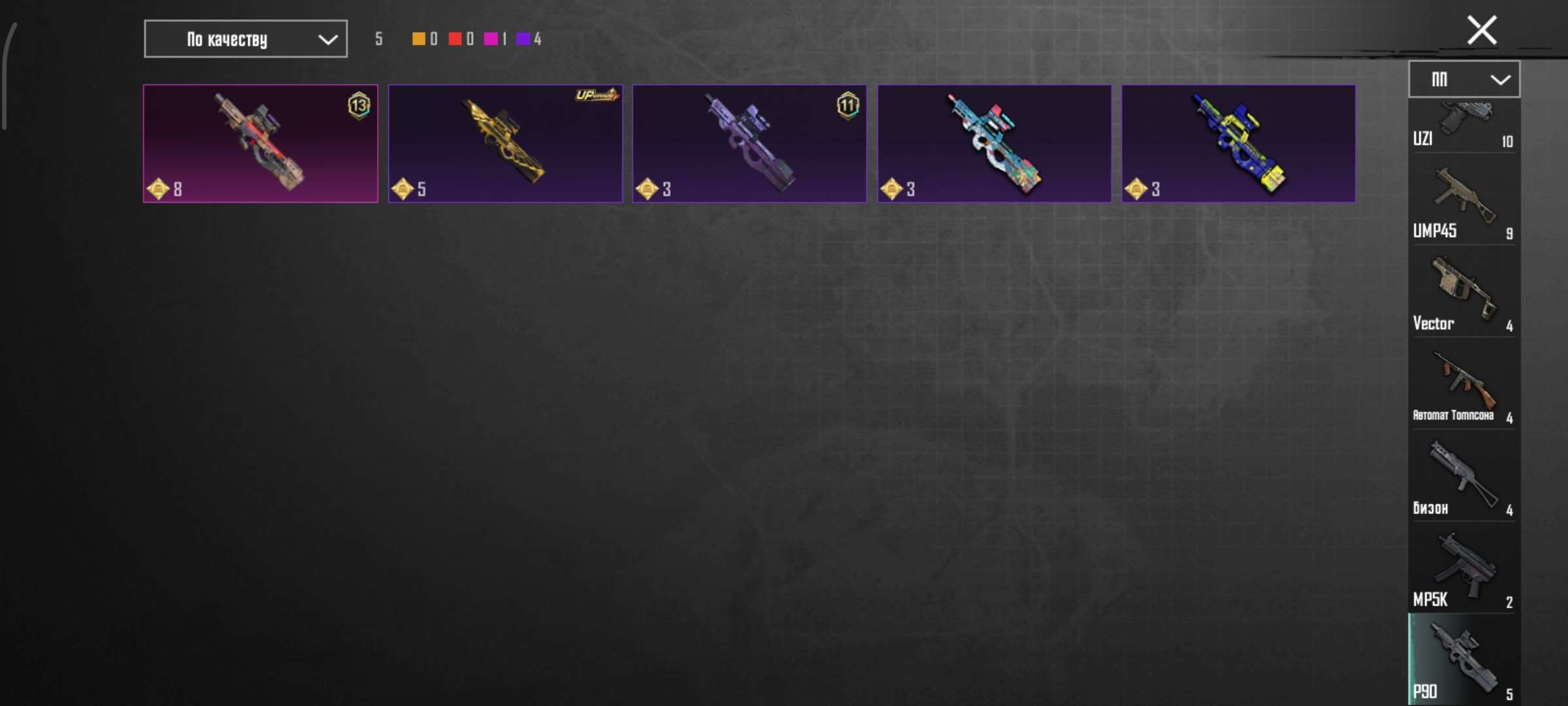Choose the Бизон weapon entry
Viewport: 1568px width, 706px height.
point(1463,479)
